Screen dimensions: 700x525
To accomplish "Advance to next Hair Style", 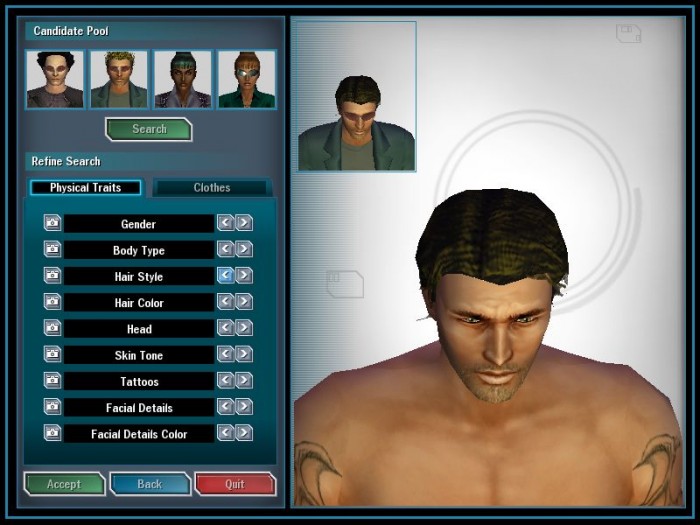I will [x=244, y=276].
